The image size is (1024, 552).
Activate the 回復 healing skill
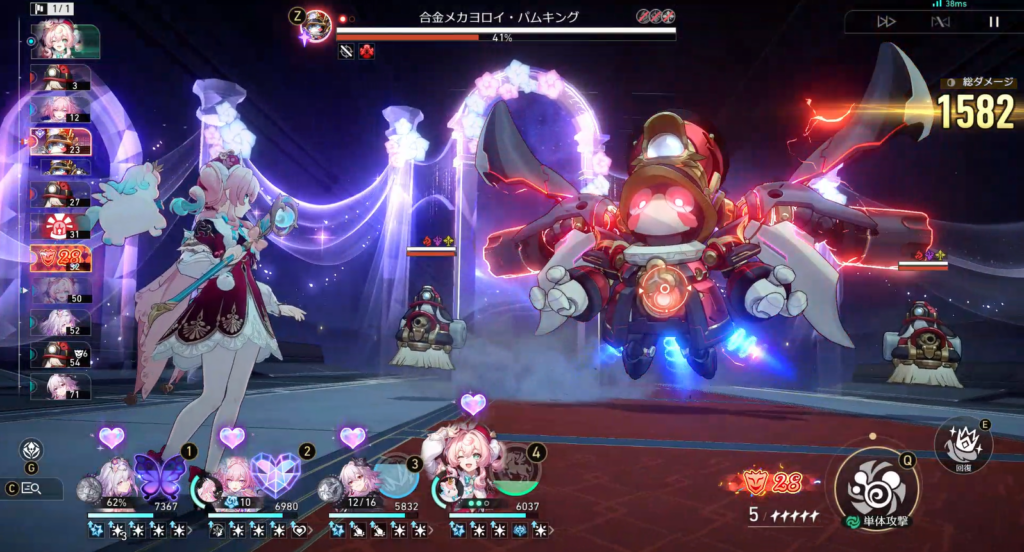pos(962,444)
